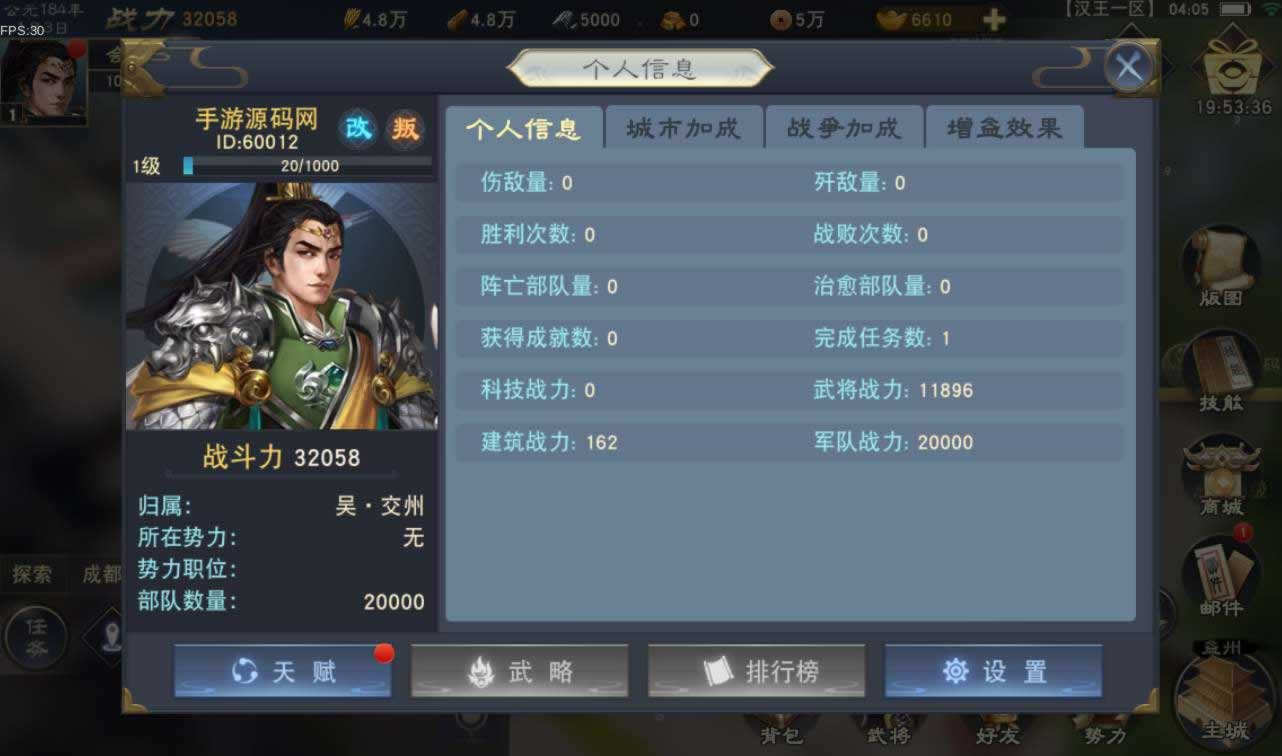Open 设置 settings
Image resolution: width=1282 pixels, height=756 pixels.
tap(993, 671)
